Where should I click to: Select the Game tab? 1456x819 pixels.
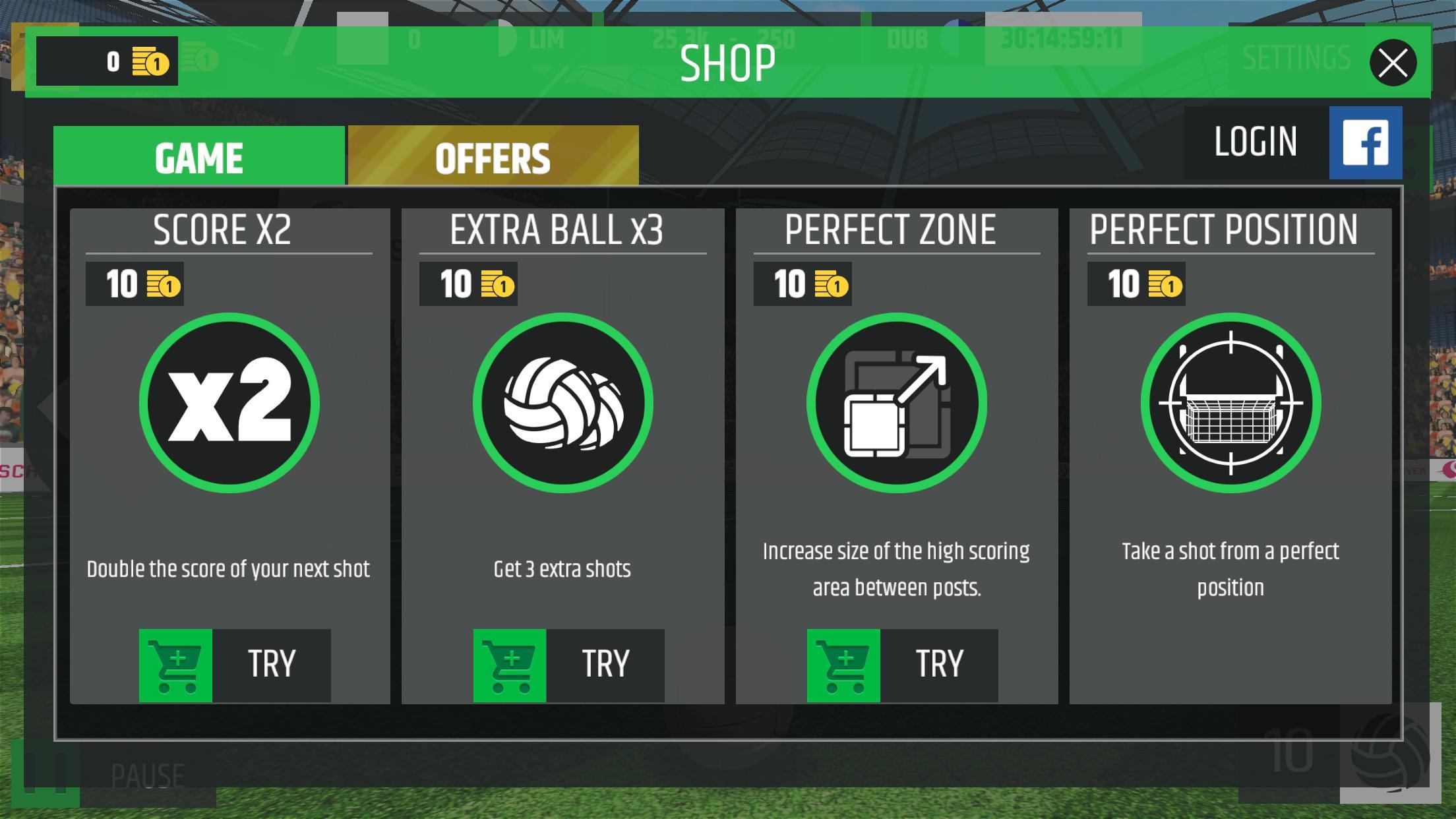pos(199,157)
